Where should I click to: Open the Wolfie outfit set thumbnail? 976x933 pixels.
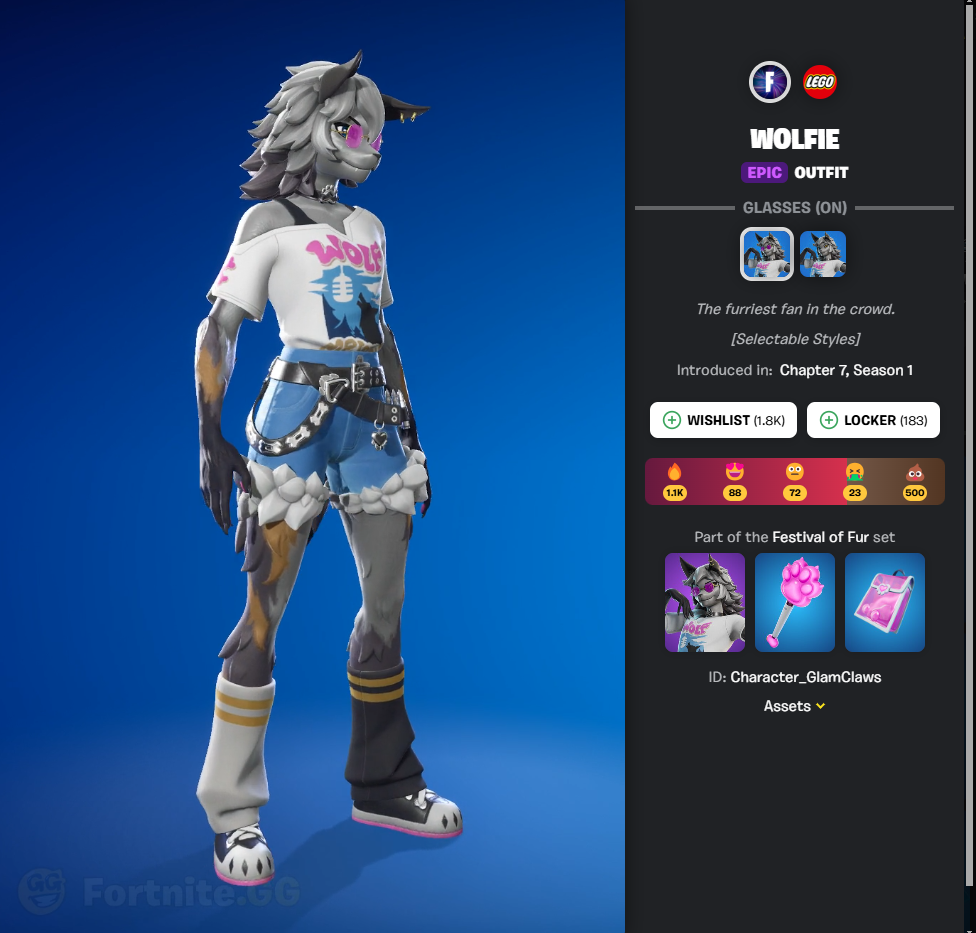click(x=705, y=603)
